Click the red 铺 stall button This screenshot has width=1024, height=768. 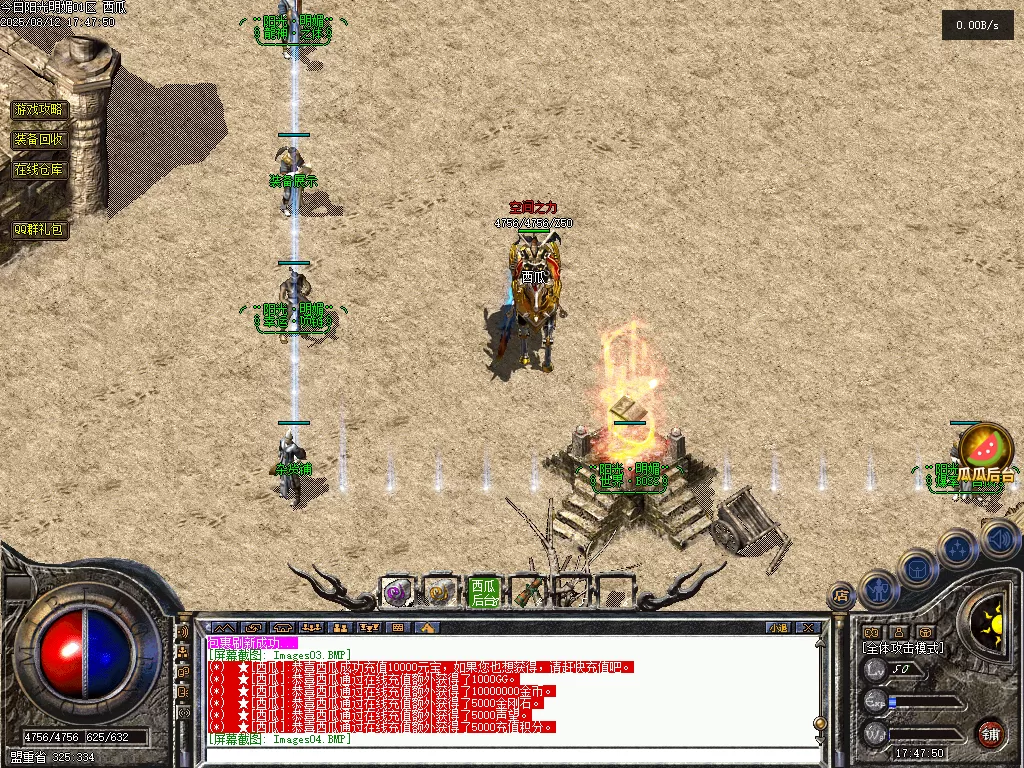(991, 732)
